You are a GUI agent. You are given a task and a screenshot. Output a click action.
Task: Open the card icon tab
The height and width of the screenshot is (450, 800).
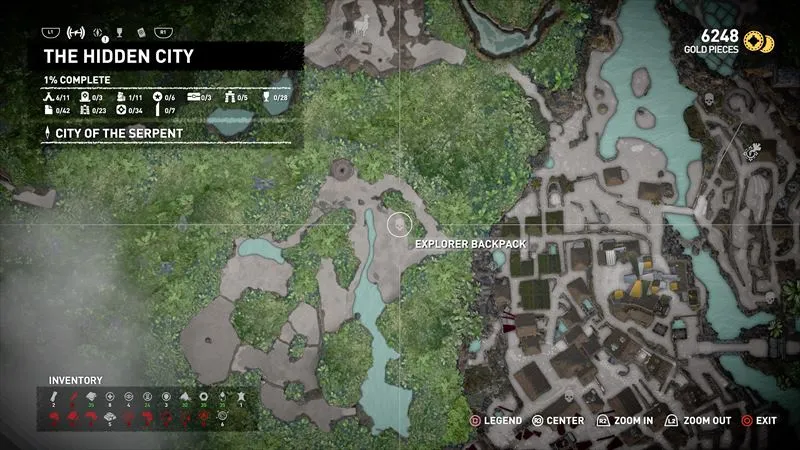click(144, 33)
